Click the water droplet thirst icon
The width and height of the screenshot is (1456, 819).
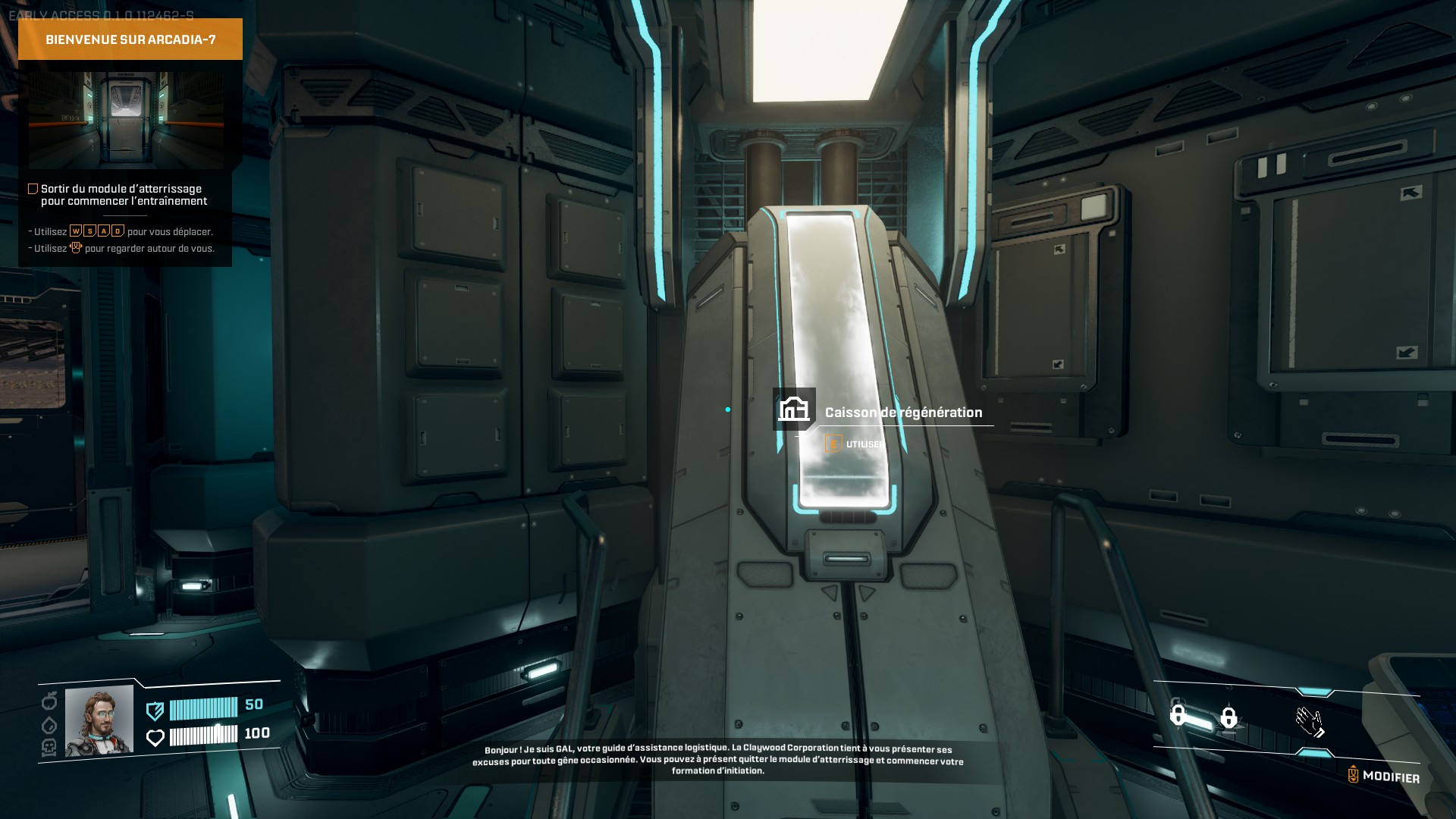coord(49,725)
